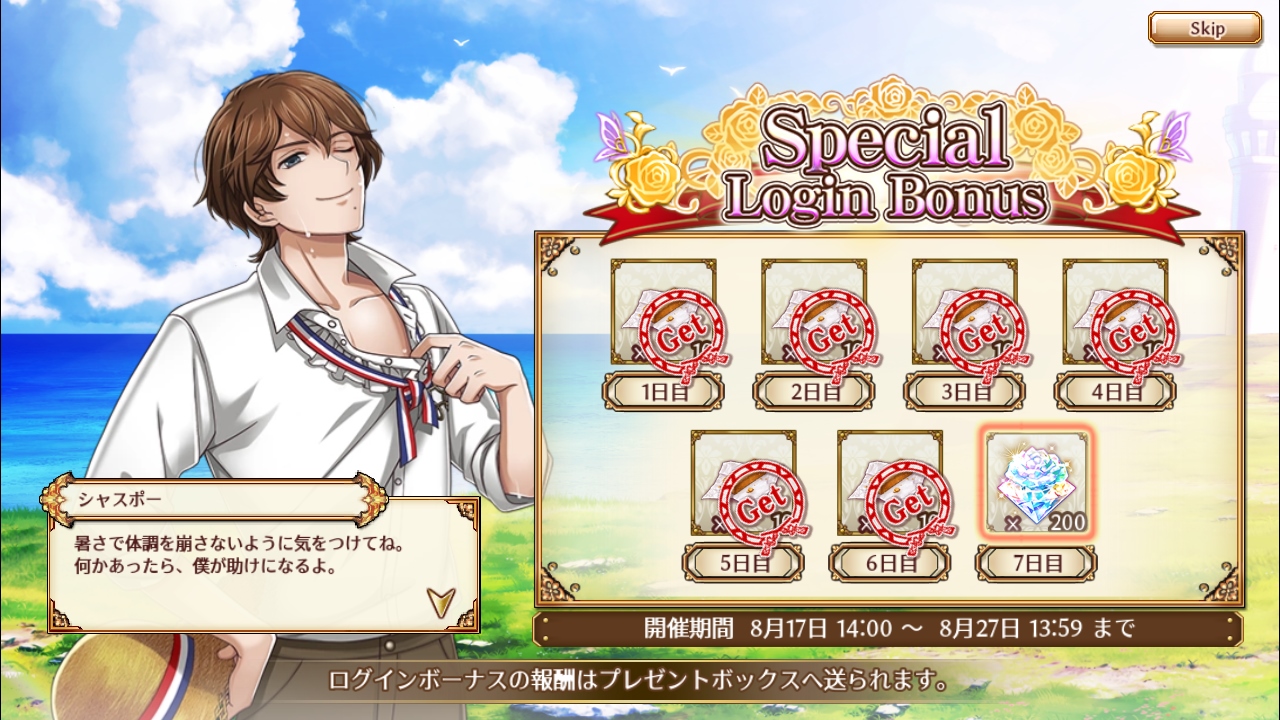Click the 4日目 reward tile

click(x=1115, y=313)
